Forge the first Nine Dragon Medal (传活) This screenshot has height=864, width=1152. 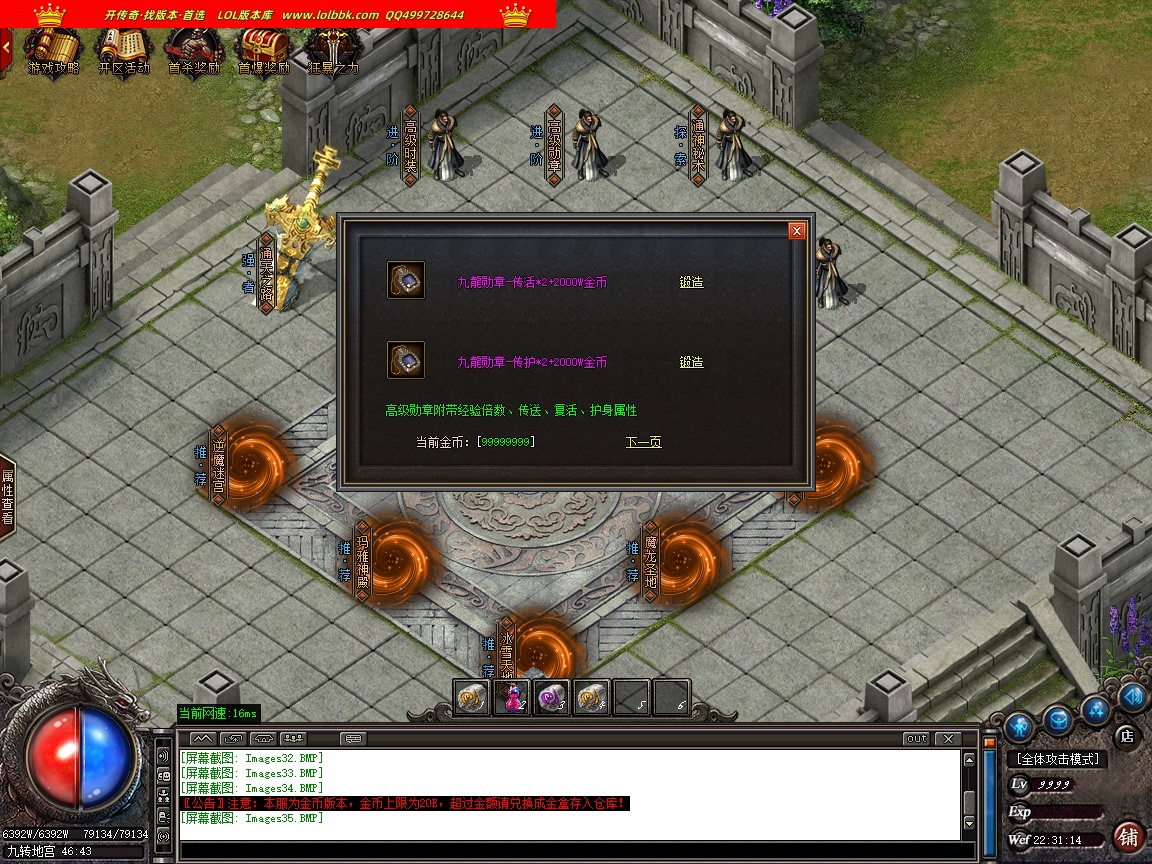point(691,282)
